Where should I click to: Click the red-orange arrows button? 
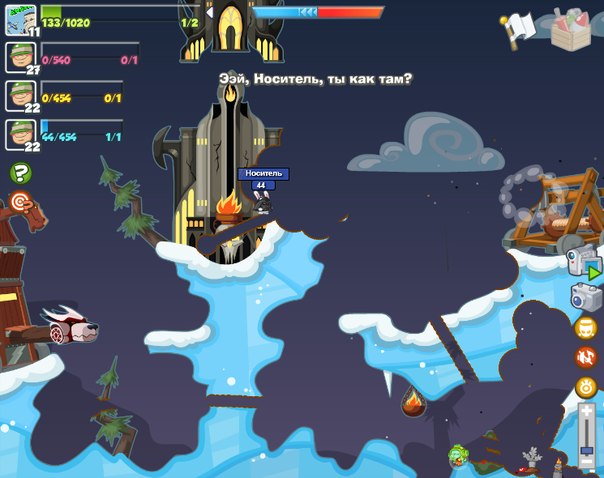(586, 357)
